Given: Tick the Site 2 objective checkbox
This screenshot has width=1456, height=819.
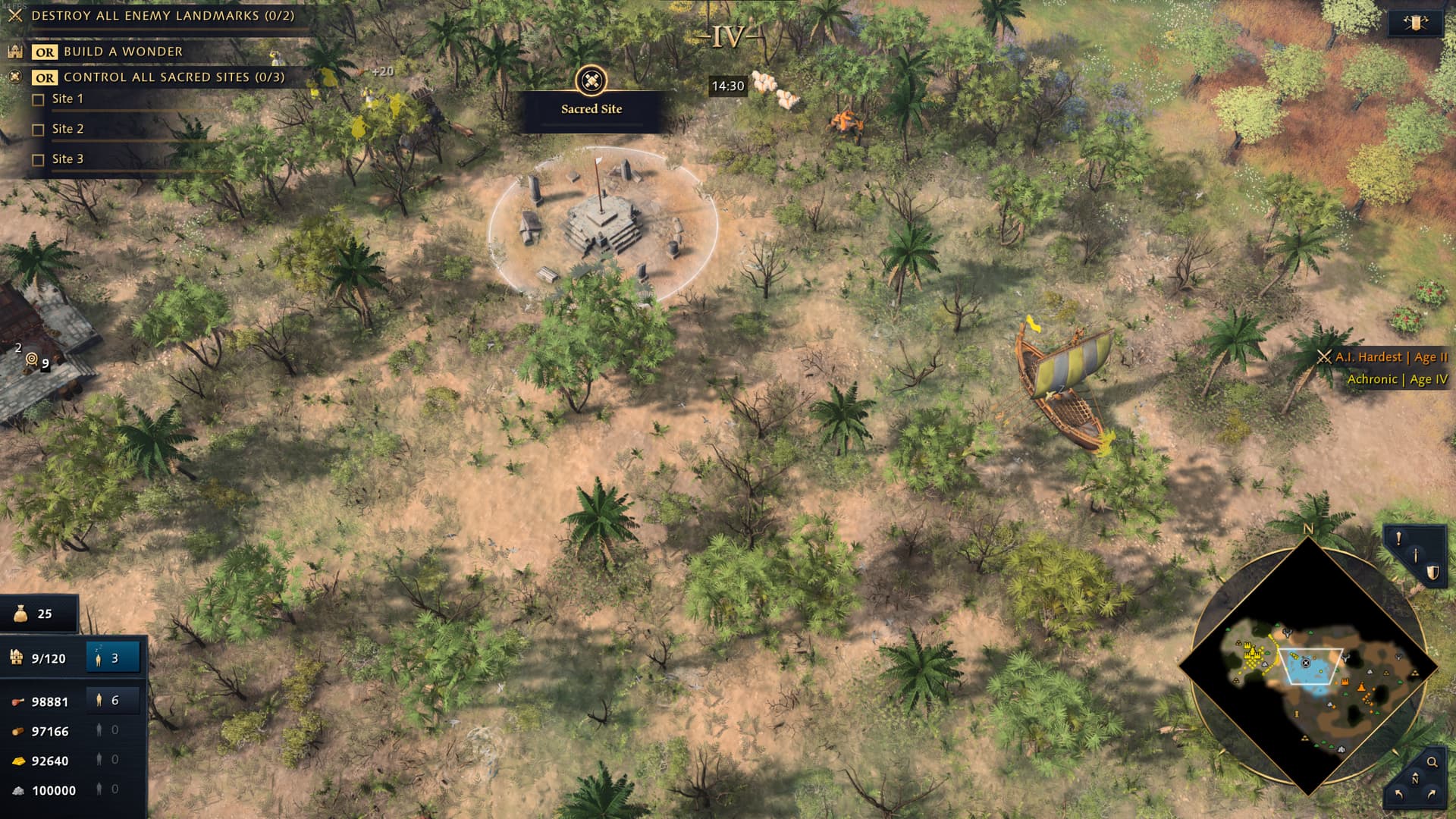Looking at the screenshot, I should [x=39, y=130].
